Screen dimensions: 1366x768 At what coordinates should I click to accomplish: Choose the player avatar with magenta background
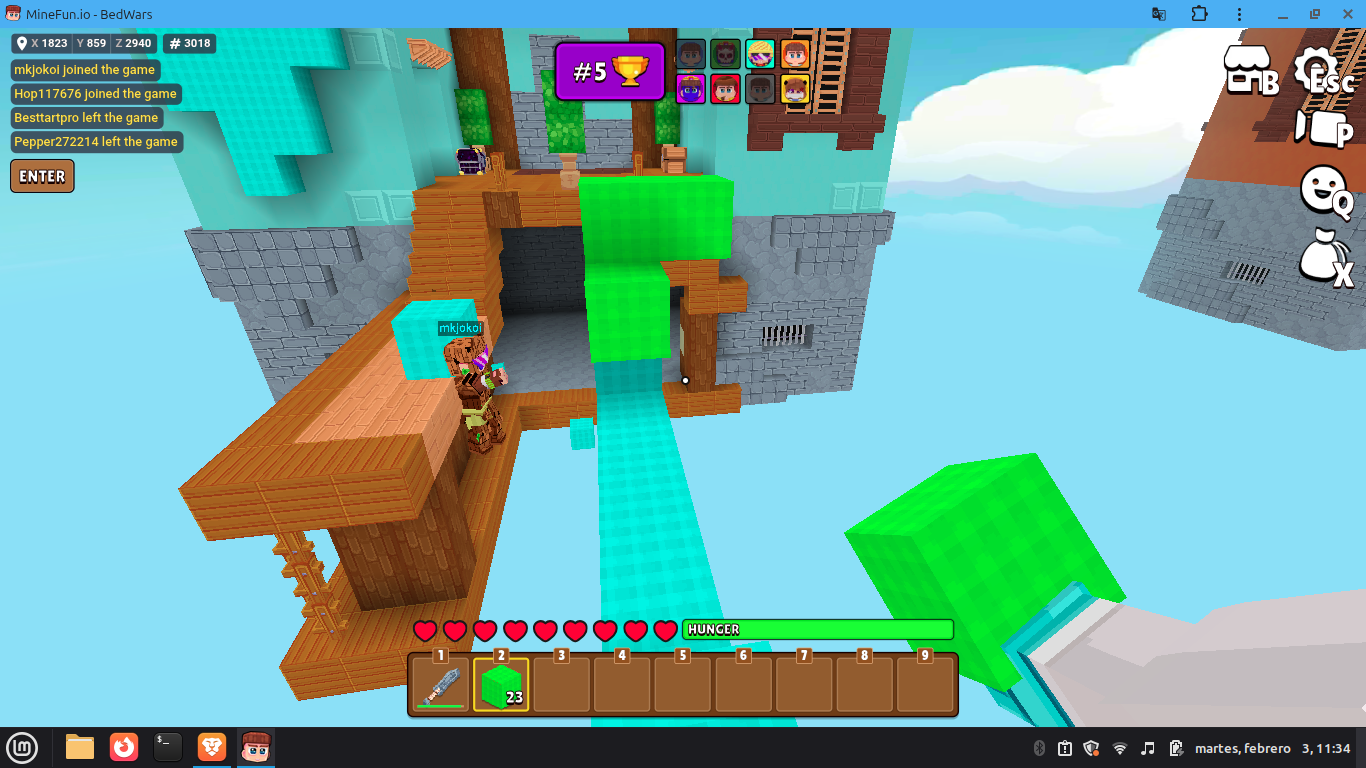point(691,89)
